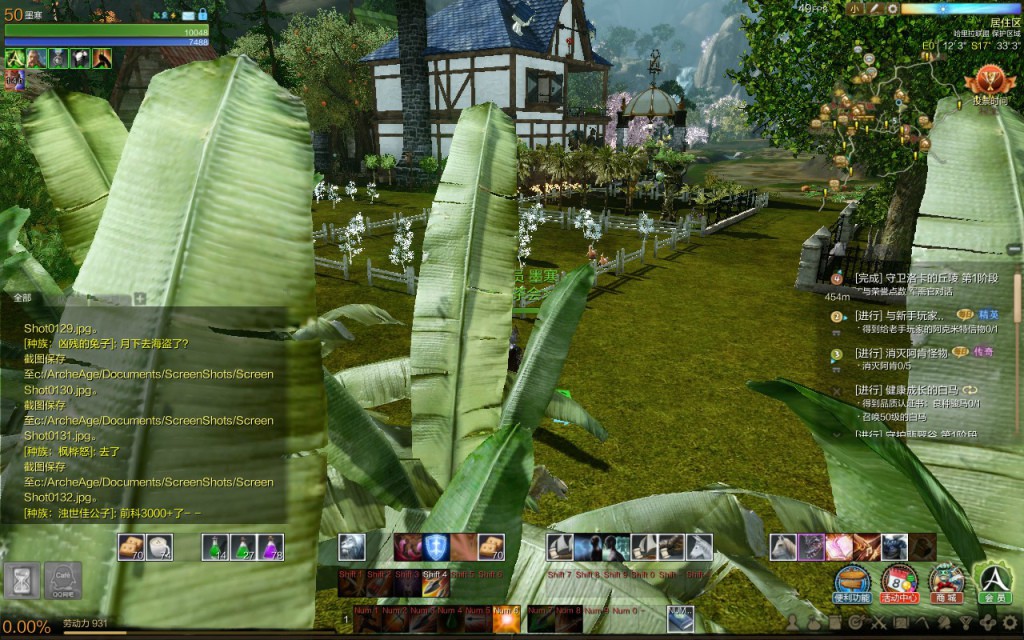1024x640 pixels.
Task: Open the QQ Café button
Action: click(x=62, y=581)
